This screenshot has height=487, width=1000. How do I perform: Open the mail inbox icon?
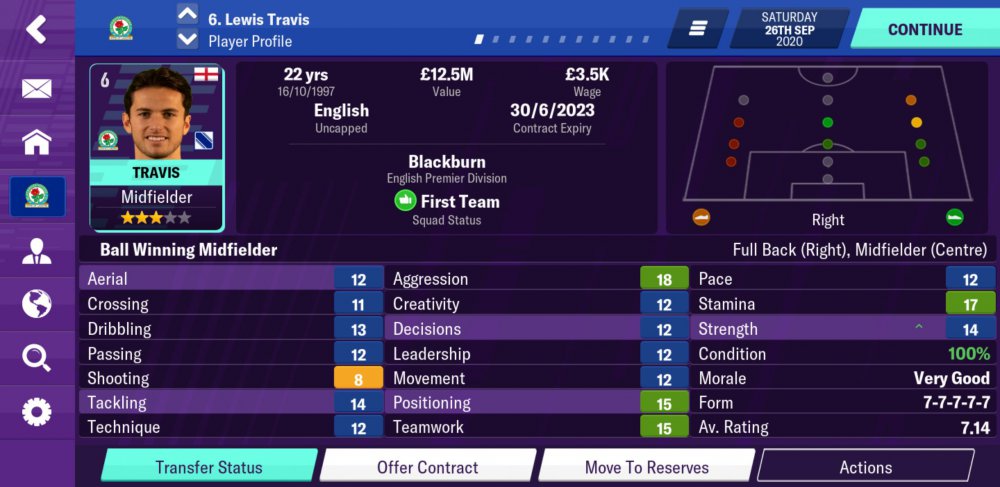pos(36,88)
